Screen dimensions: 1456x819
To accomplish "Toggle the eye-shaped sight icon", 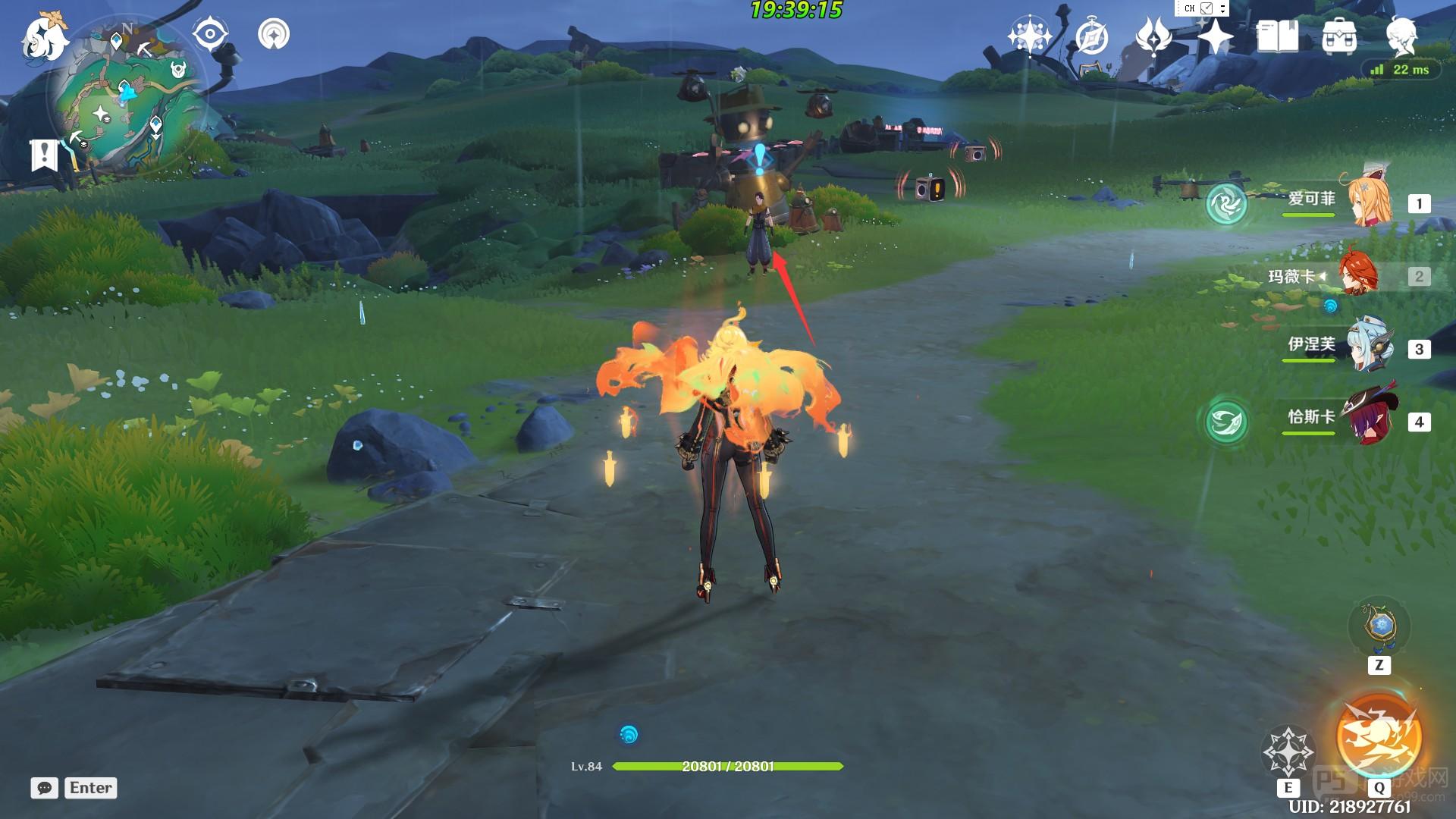I will pos(210,34).
